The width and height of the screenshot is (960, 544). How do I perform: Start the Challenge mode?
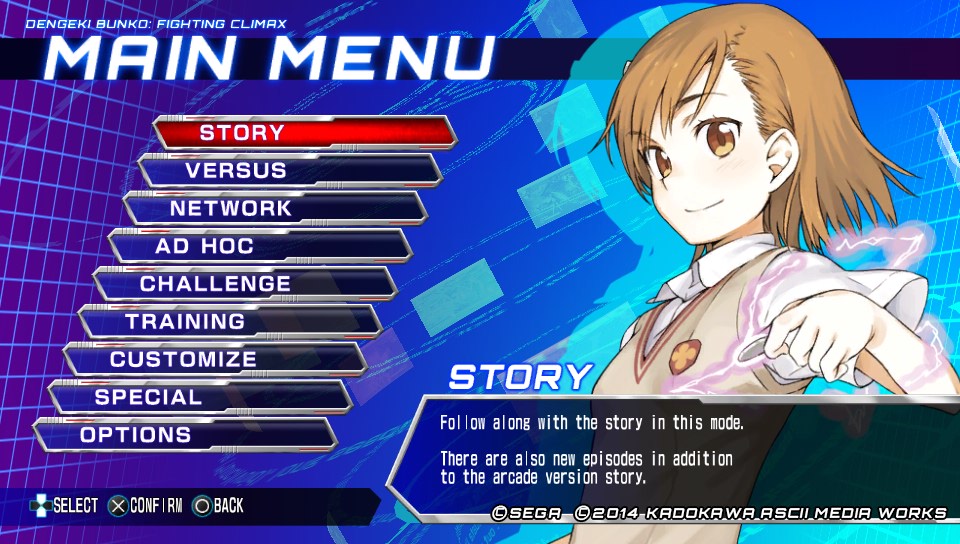(244, 284)
